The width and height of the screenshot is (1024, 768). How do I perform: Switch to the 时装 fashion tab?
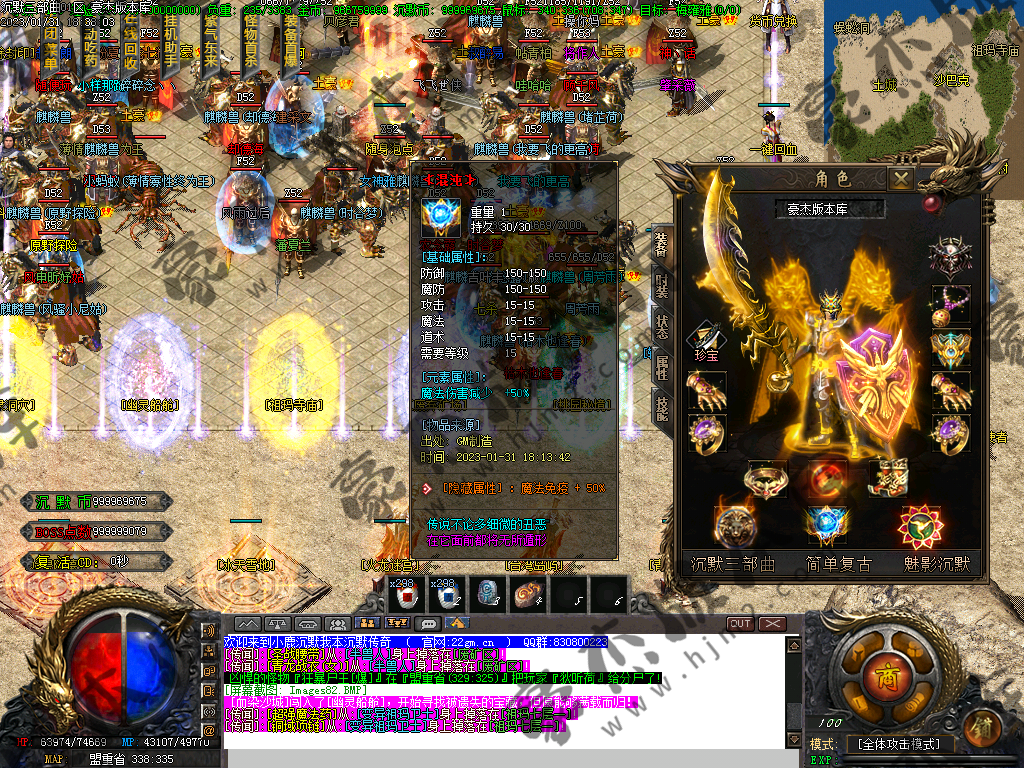coord(661,286)
